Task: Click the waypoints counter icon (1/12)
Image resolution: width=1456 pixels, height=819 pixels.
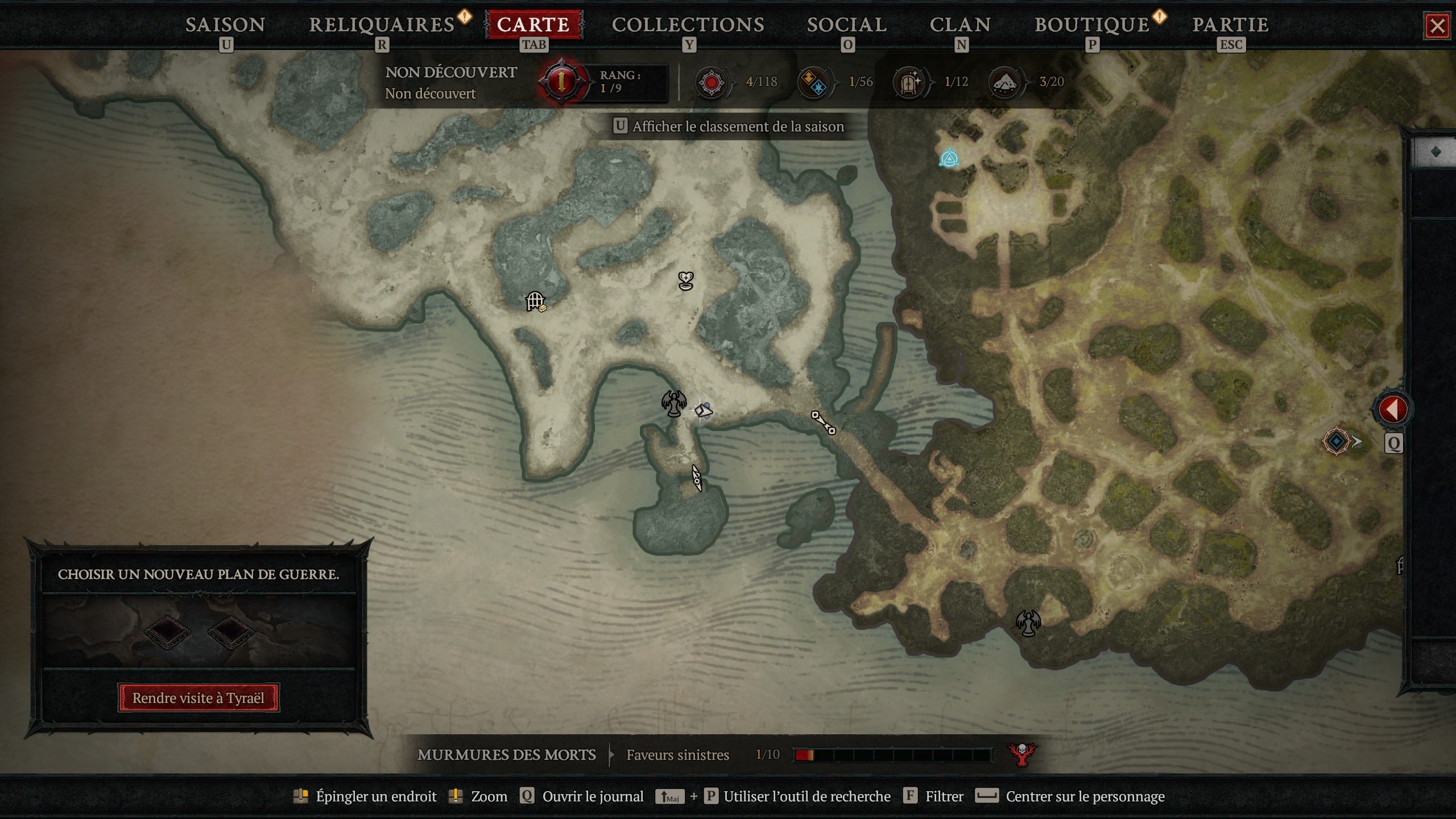Action: coord(909,82)
